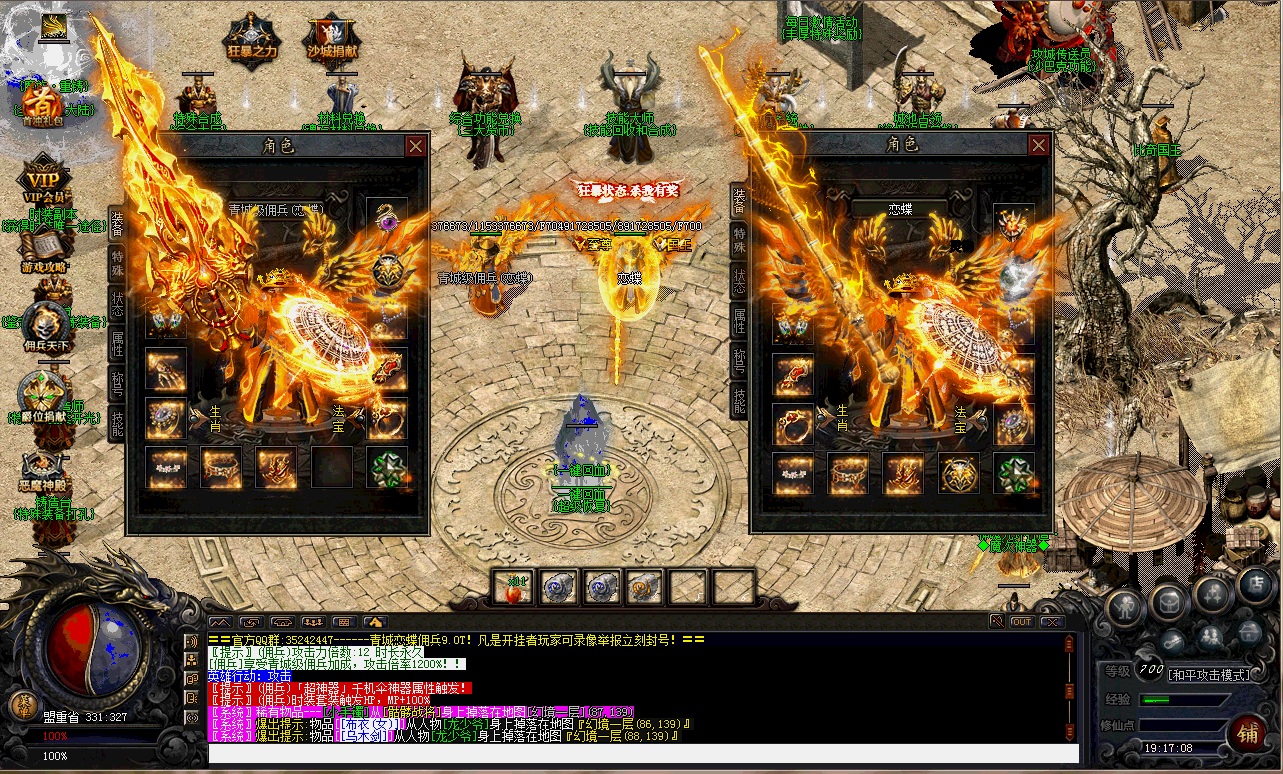Open the VIP会员 membership icon
This screenshot has width=1283, height=774.
[44, 180]
